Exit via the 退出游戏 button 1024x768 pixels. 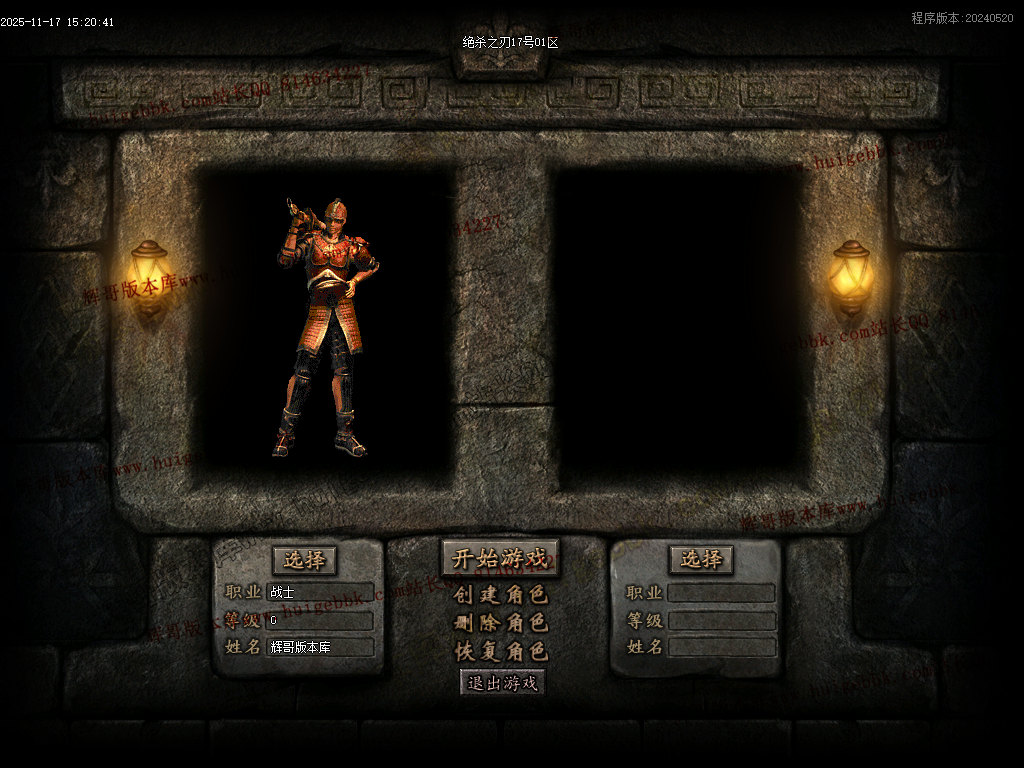(503, 683)
